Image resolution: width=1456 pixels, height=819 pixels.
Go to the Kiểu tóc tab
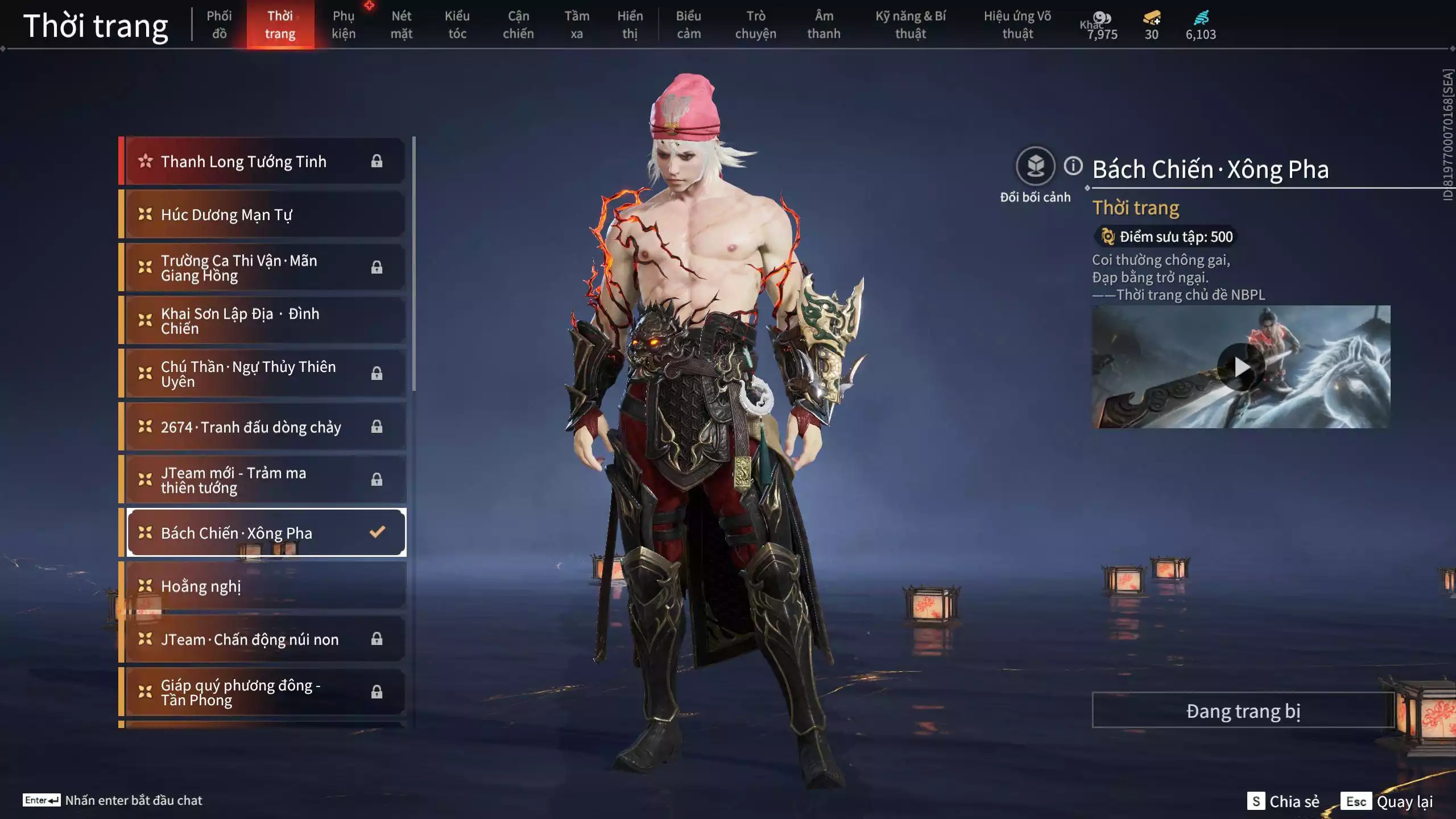click(x=457, y=24)
